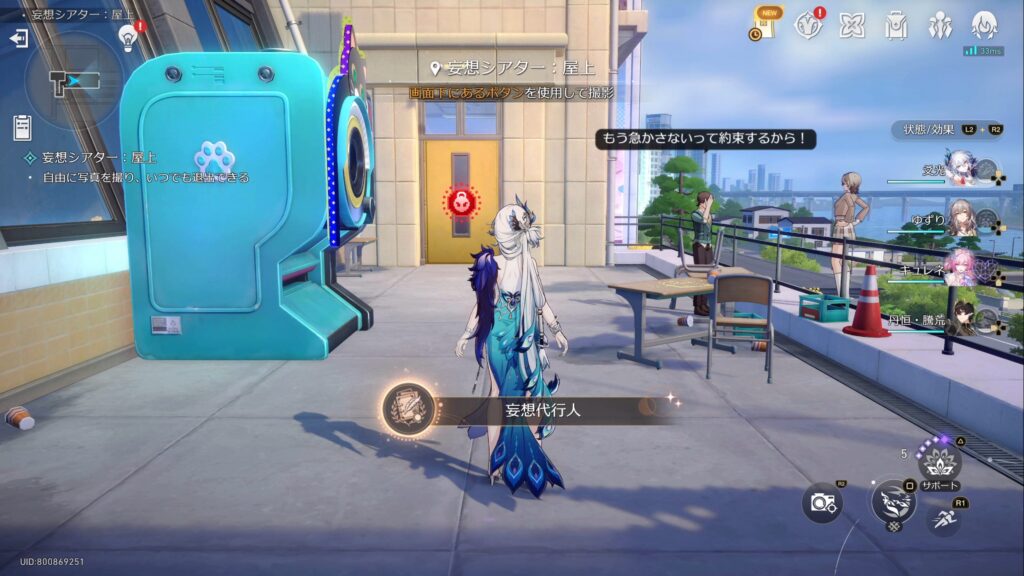
Task: Open the camera photo mode button
Action: click(822, 502)
